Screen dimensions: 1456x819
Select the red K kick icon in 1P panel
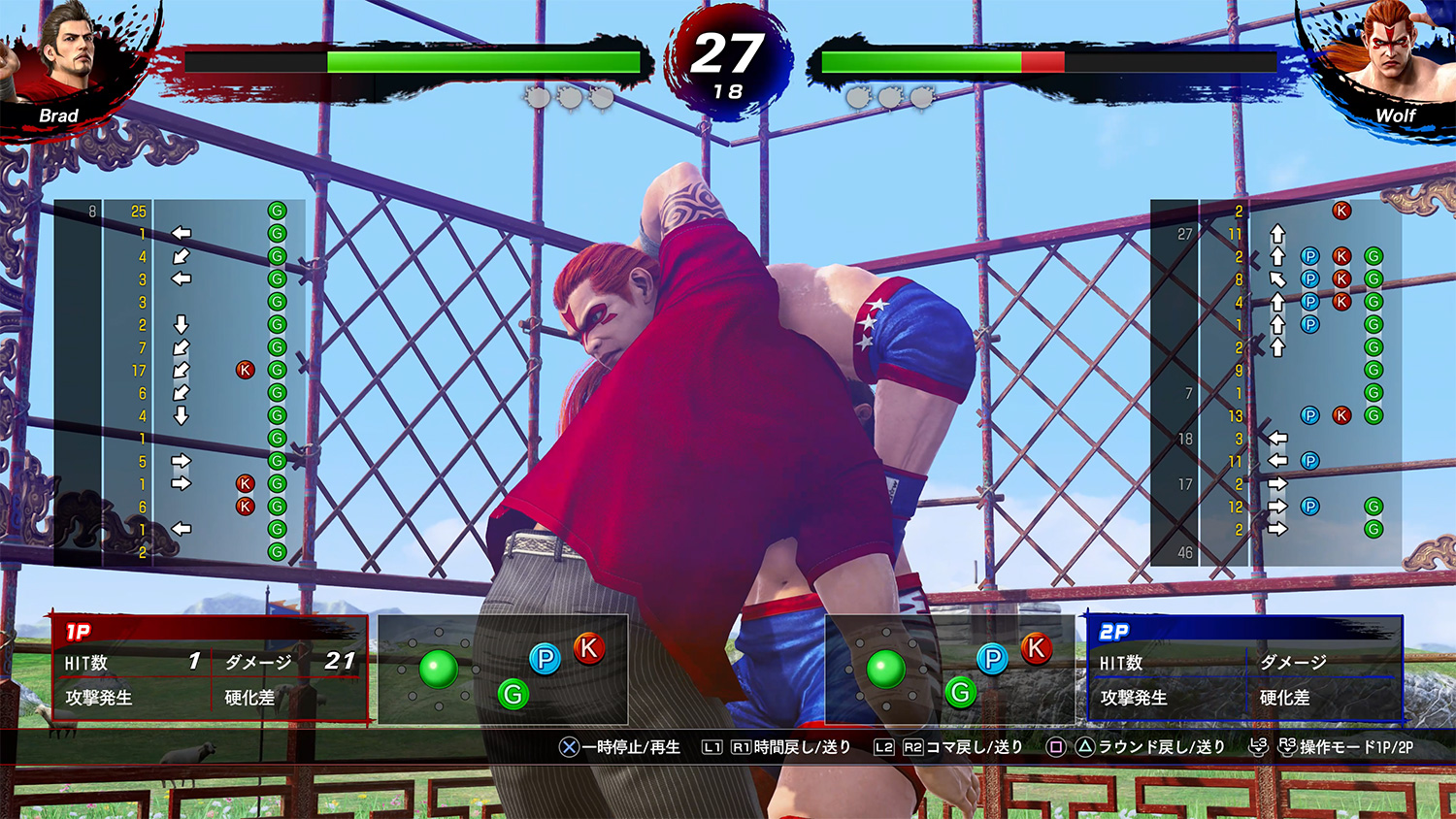(x=589, y=648)
